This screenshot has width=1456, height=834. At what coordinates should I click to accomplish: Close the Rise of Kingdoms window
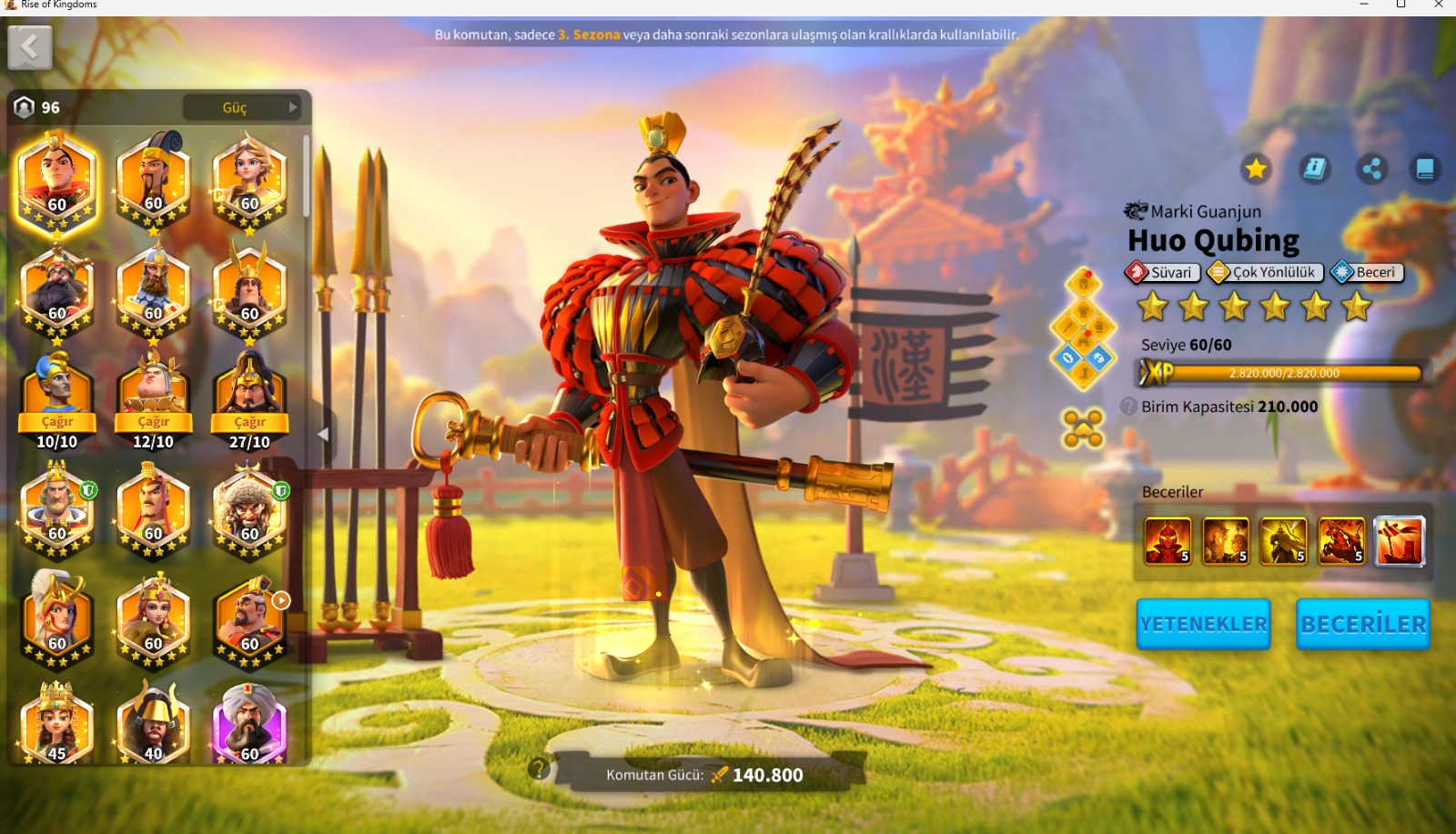pos(1439,5)
